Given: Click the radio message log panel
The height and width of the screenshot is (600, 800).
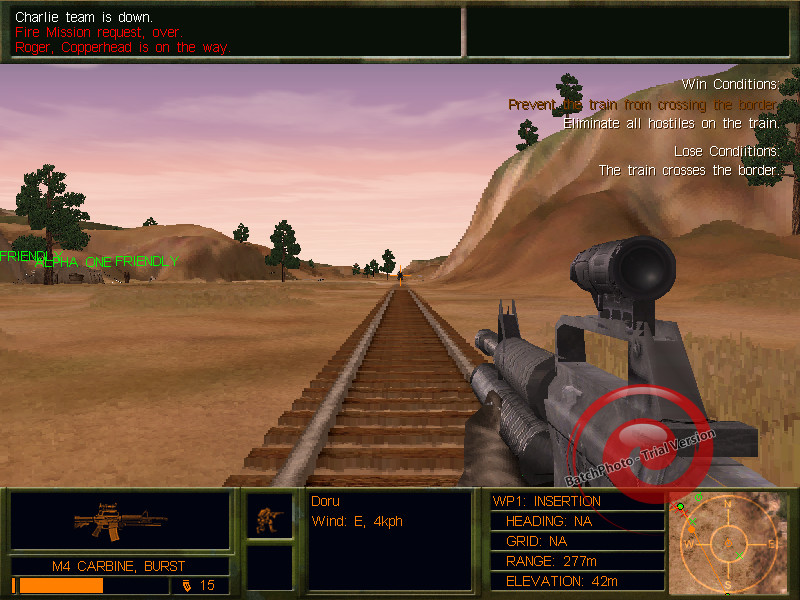Looking at the screenshot, I should pyautogui.click(x=235, y=32).
